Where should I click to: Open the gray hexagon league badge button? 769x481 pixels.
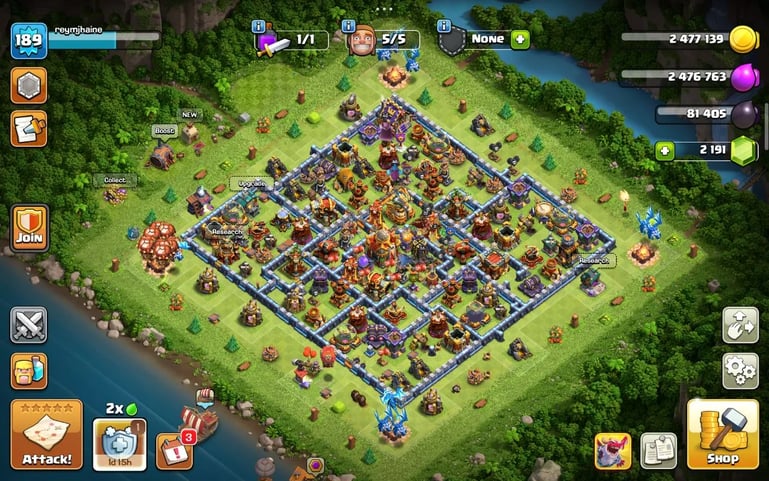28,85
